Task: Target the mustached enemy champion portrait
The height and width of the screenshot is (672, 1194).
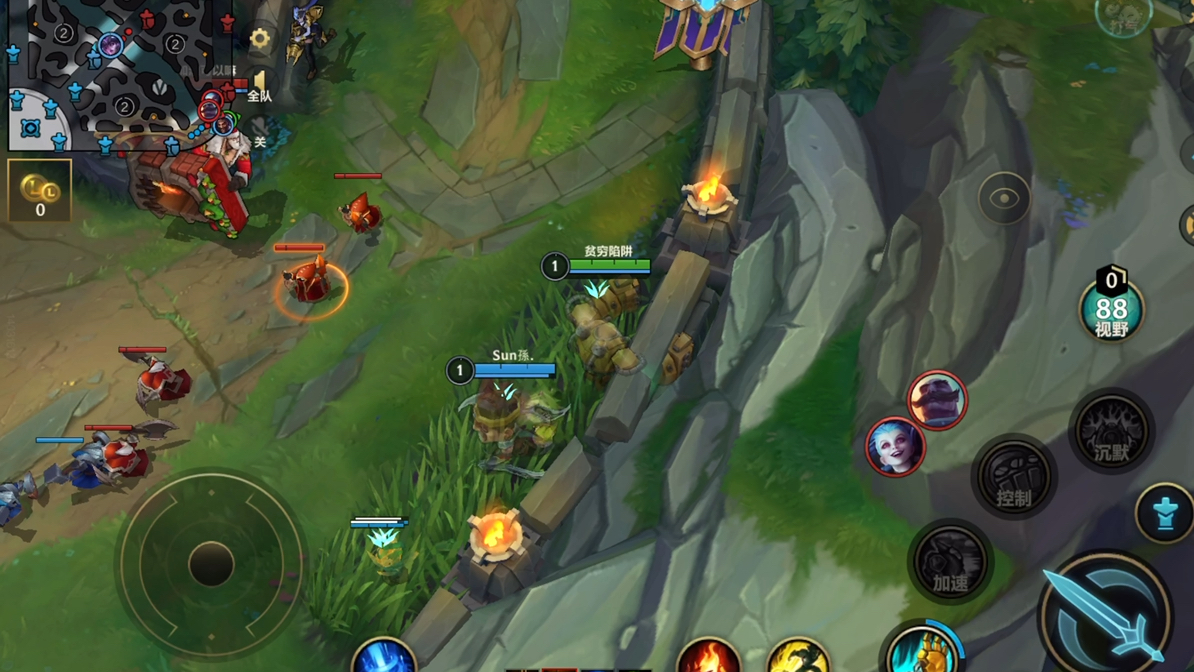Action: point(937,400)
